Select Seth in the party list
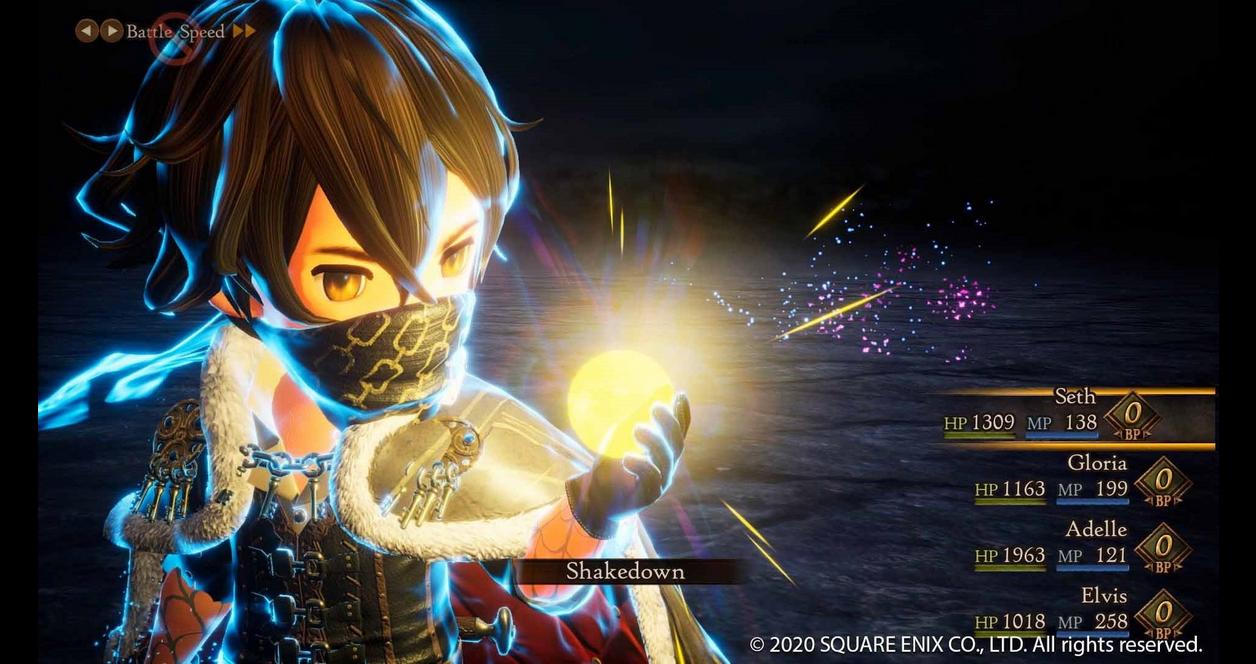Image resolution: width=1256 pixels, height=664 pixels. tap(1074, 397)
